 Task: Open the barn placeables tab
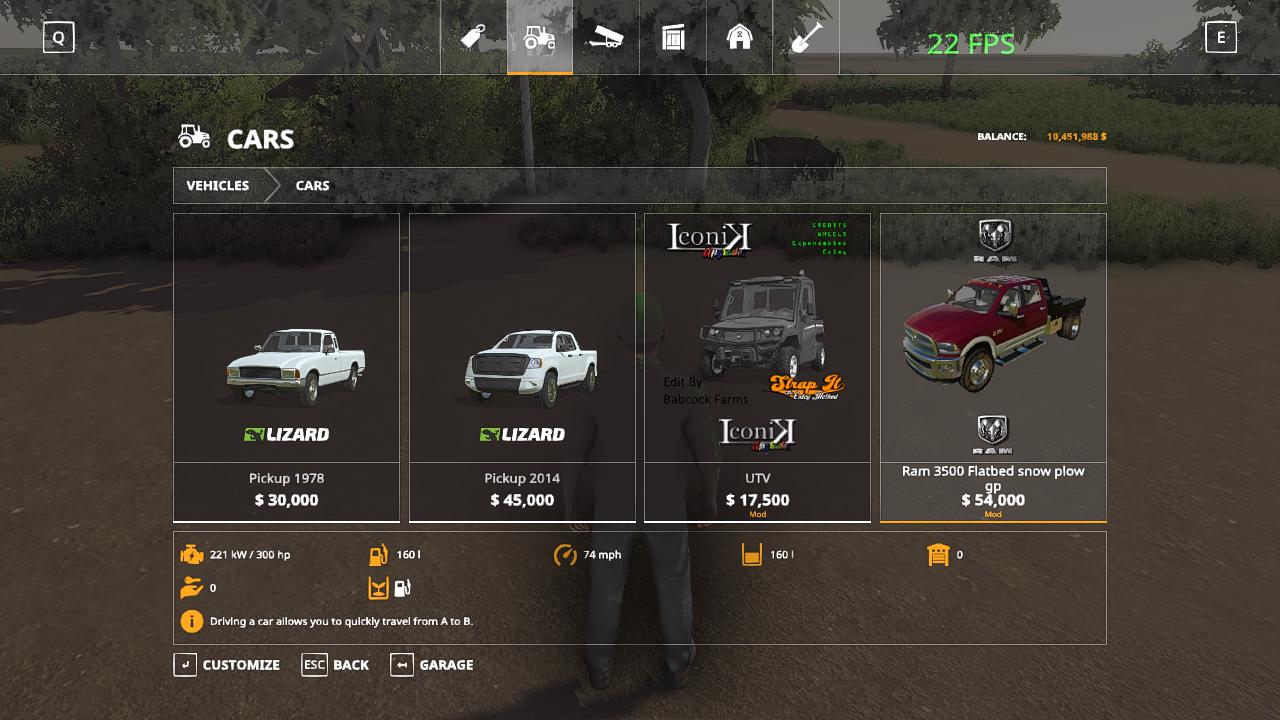[x=739, y=38]
